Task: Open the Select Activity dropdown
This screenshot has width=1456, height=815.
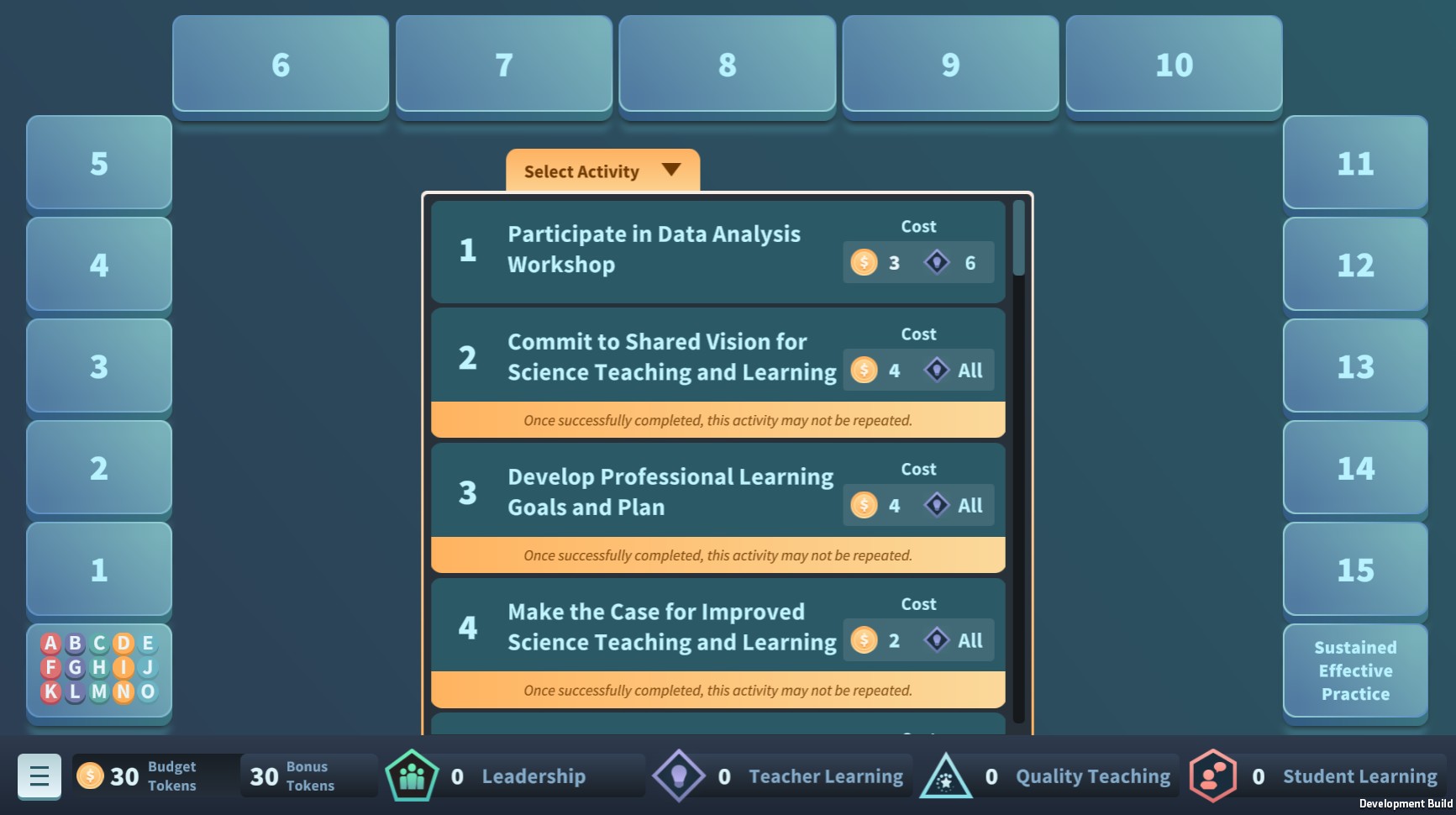Action: [x=600, y=171]
